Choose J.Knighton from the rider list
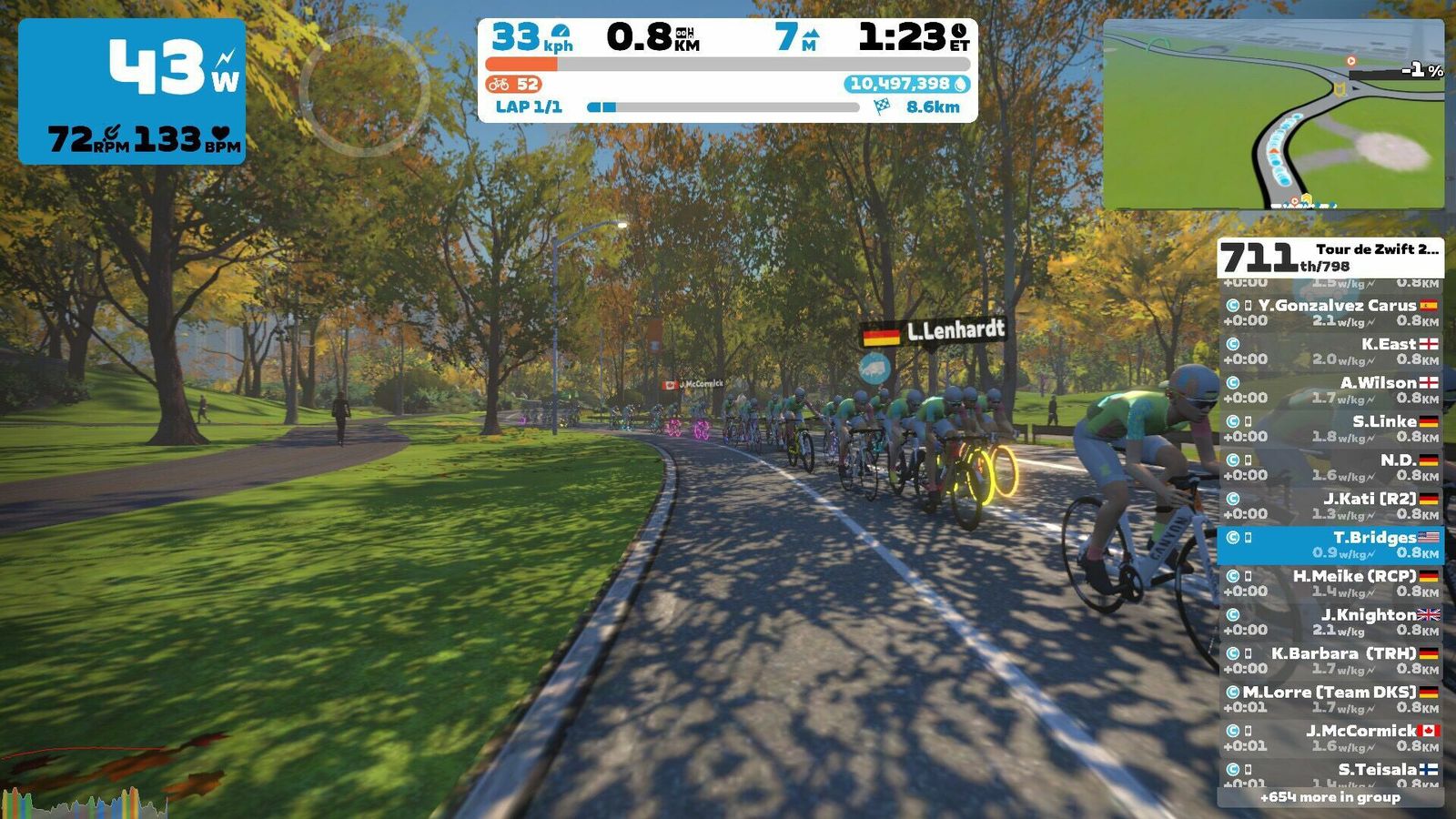The height and width of the screenshot is (819, 1456). 1330,622
